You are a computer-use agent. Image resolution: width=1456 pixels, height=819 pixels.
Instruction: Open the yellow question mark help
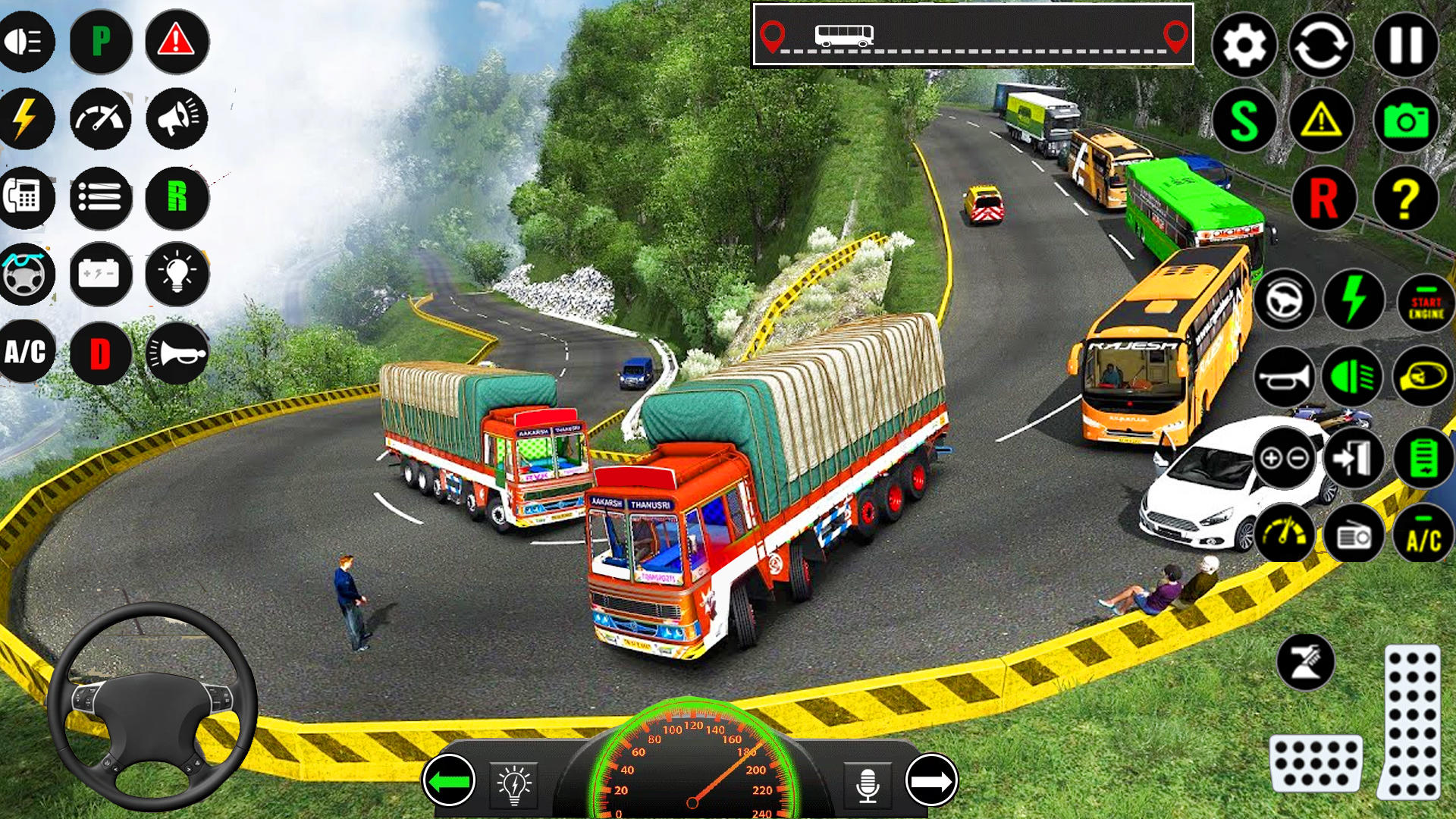[1405, 199]
